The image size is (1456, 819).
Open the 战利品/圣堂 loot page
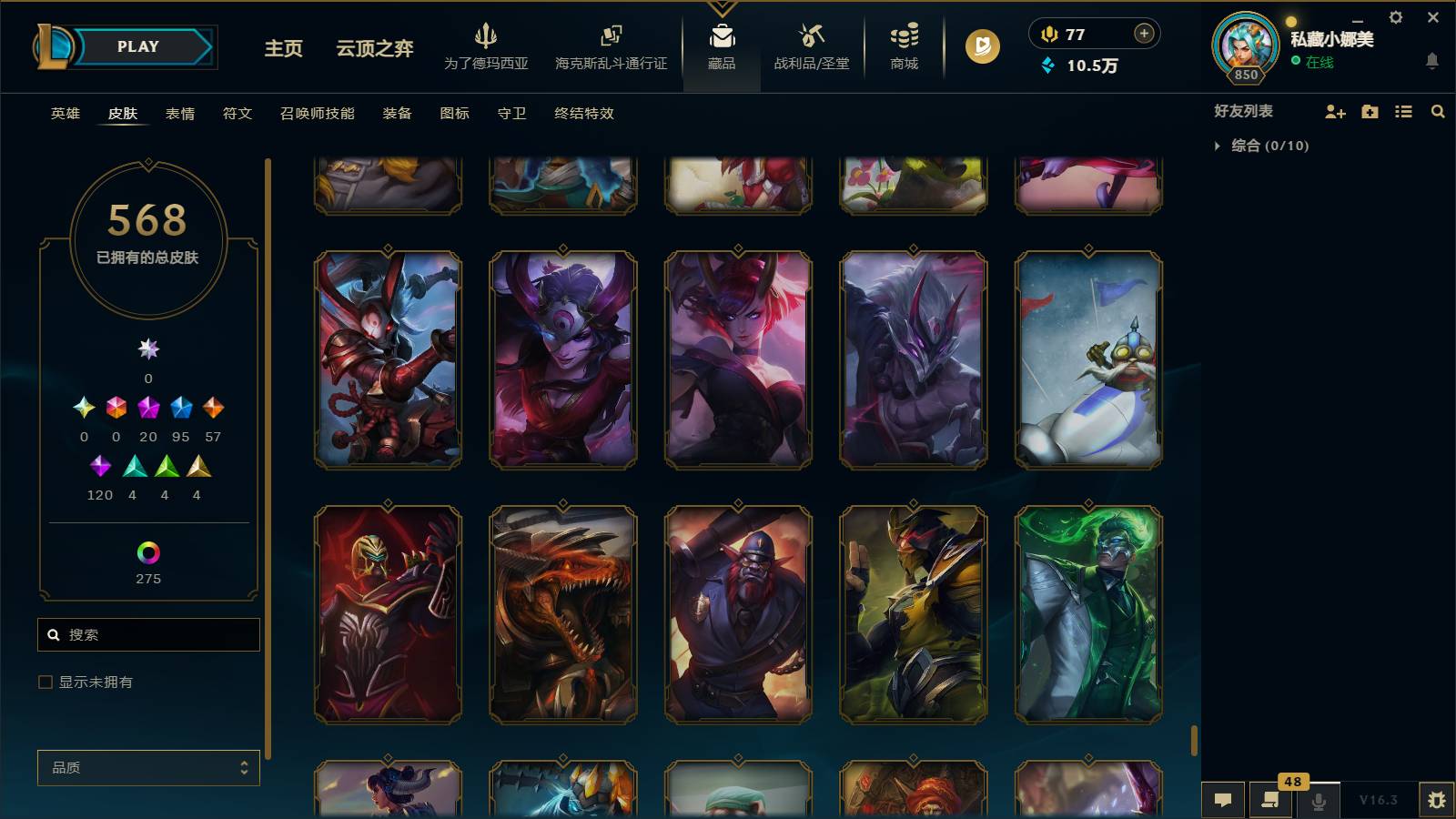[x=813, y=45]
